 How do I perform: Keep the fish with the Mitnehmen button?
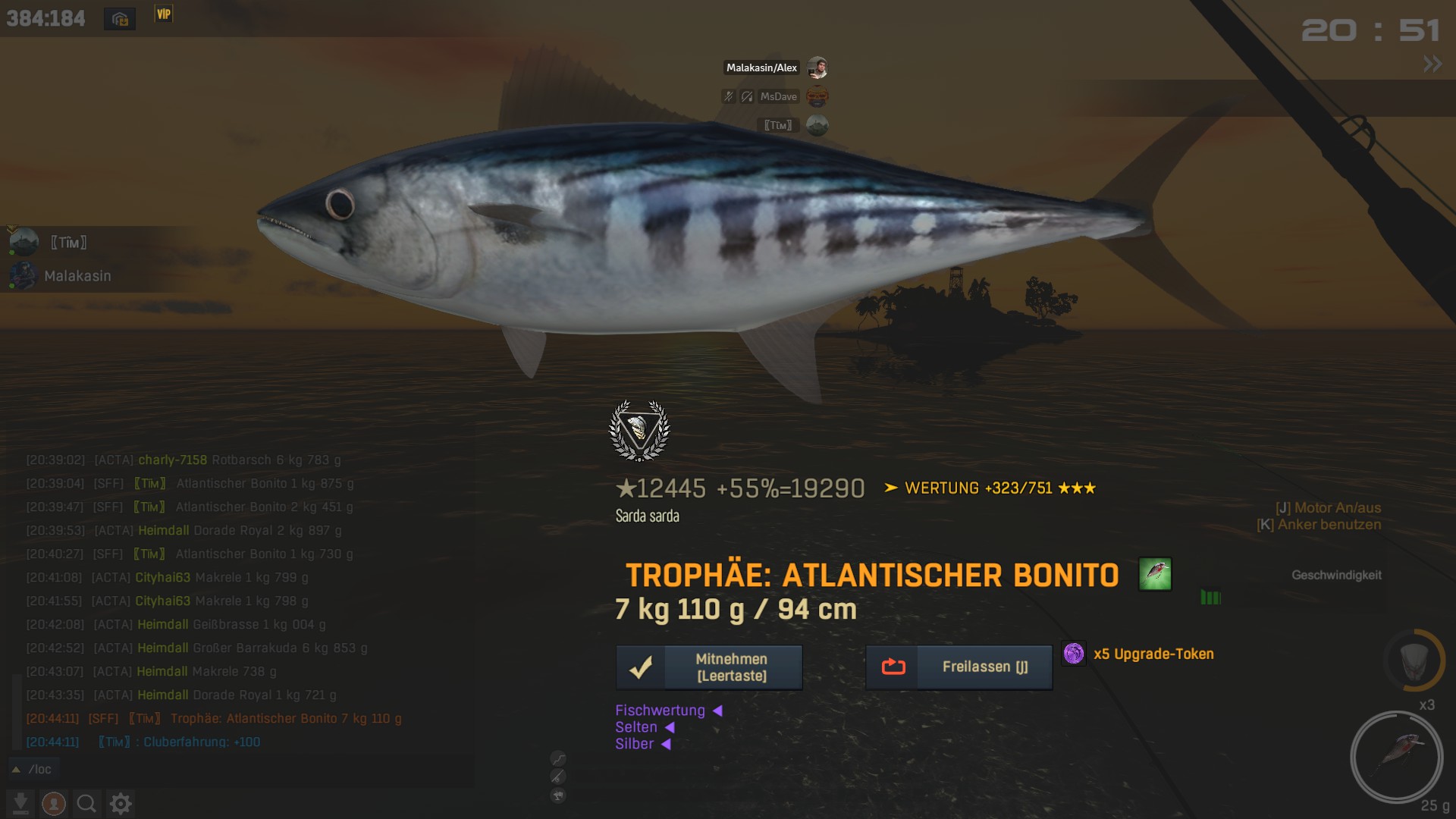click(709, 667)
